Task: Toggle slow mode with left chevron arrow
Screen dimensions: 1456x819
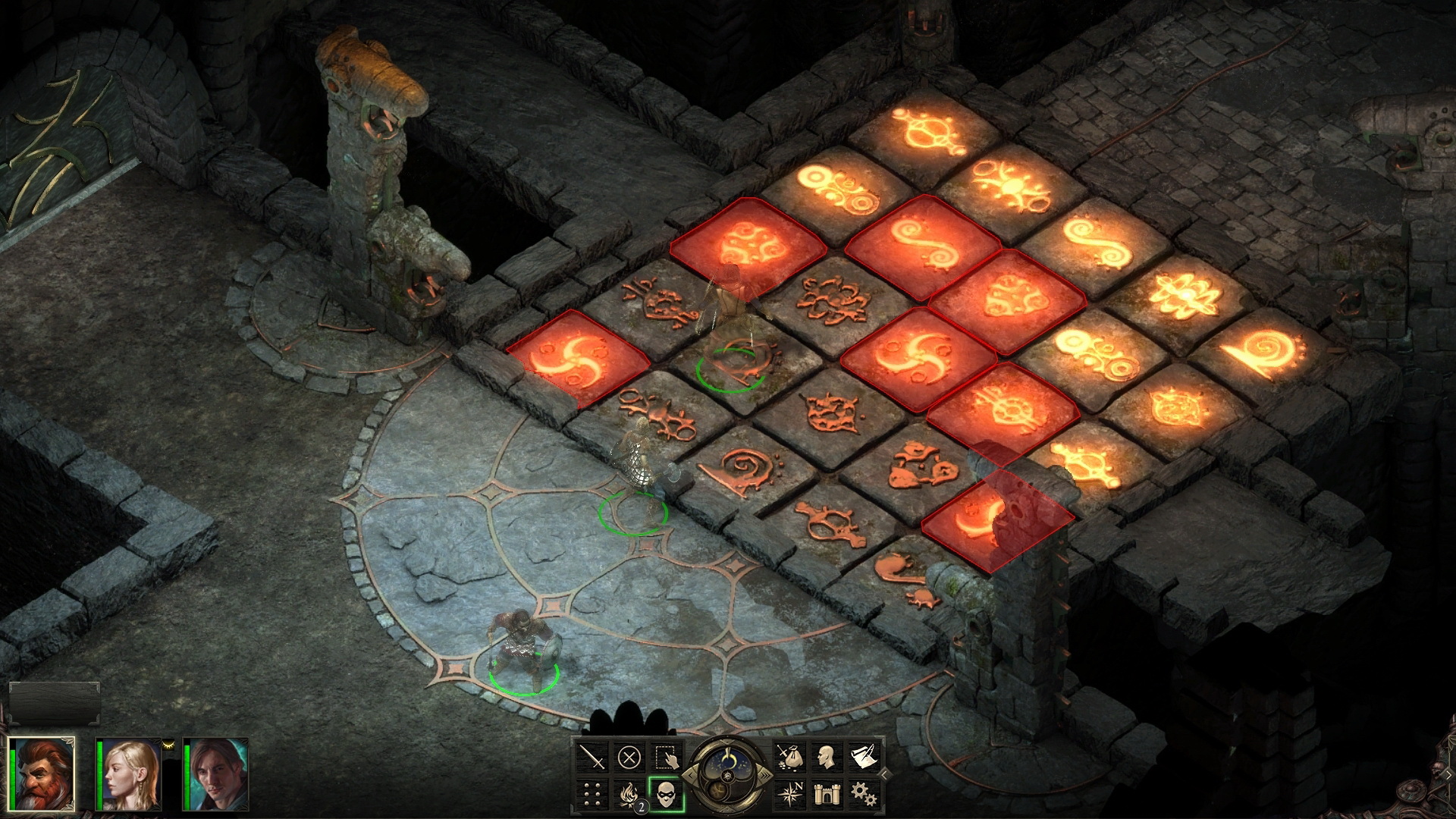Action: pos(690,775)
